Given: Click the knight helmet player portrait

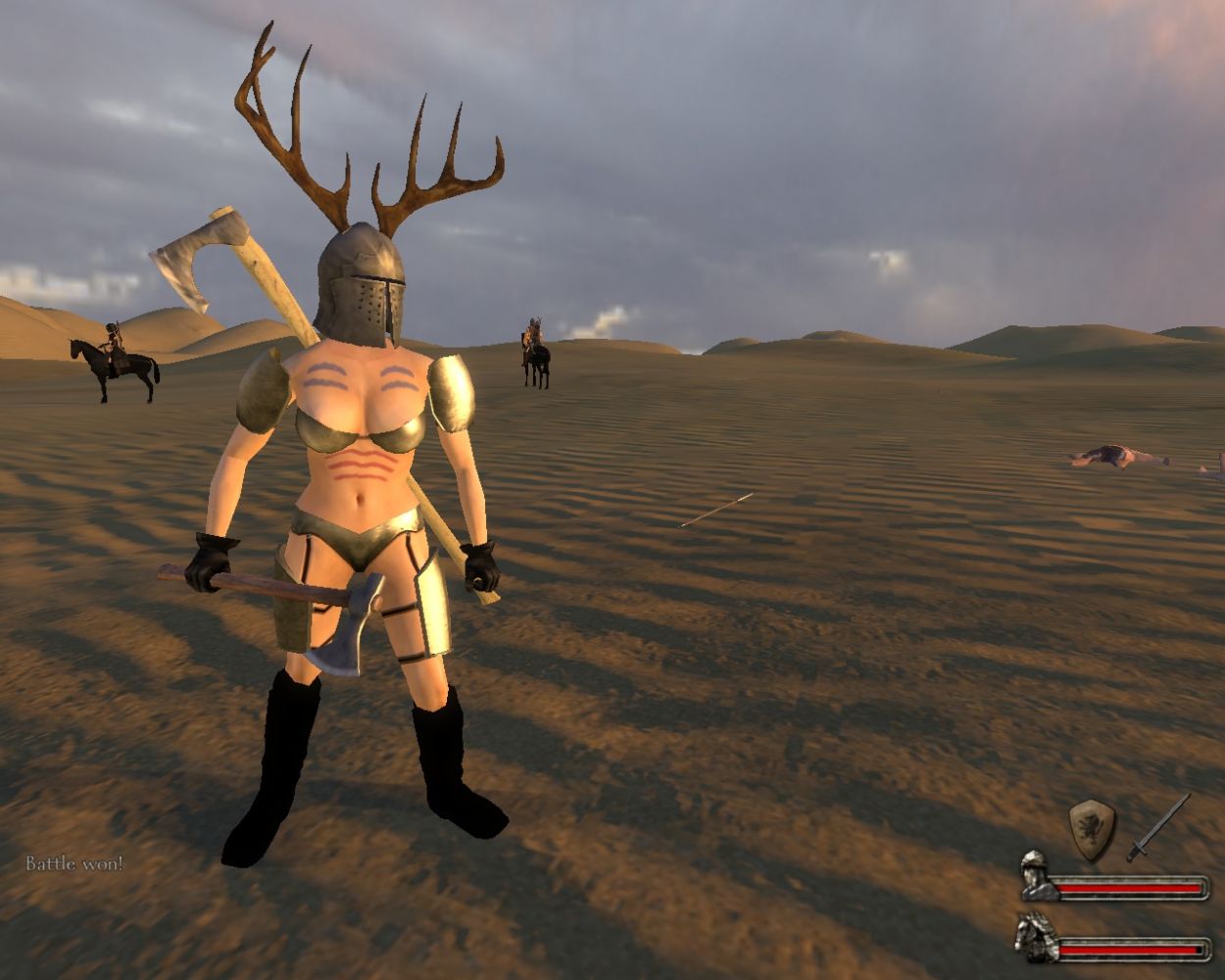Looking at the screenshot, I should pyautogui.click(x=1036, y=875).
